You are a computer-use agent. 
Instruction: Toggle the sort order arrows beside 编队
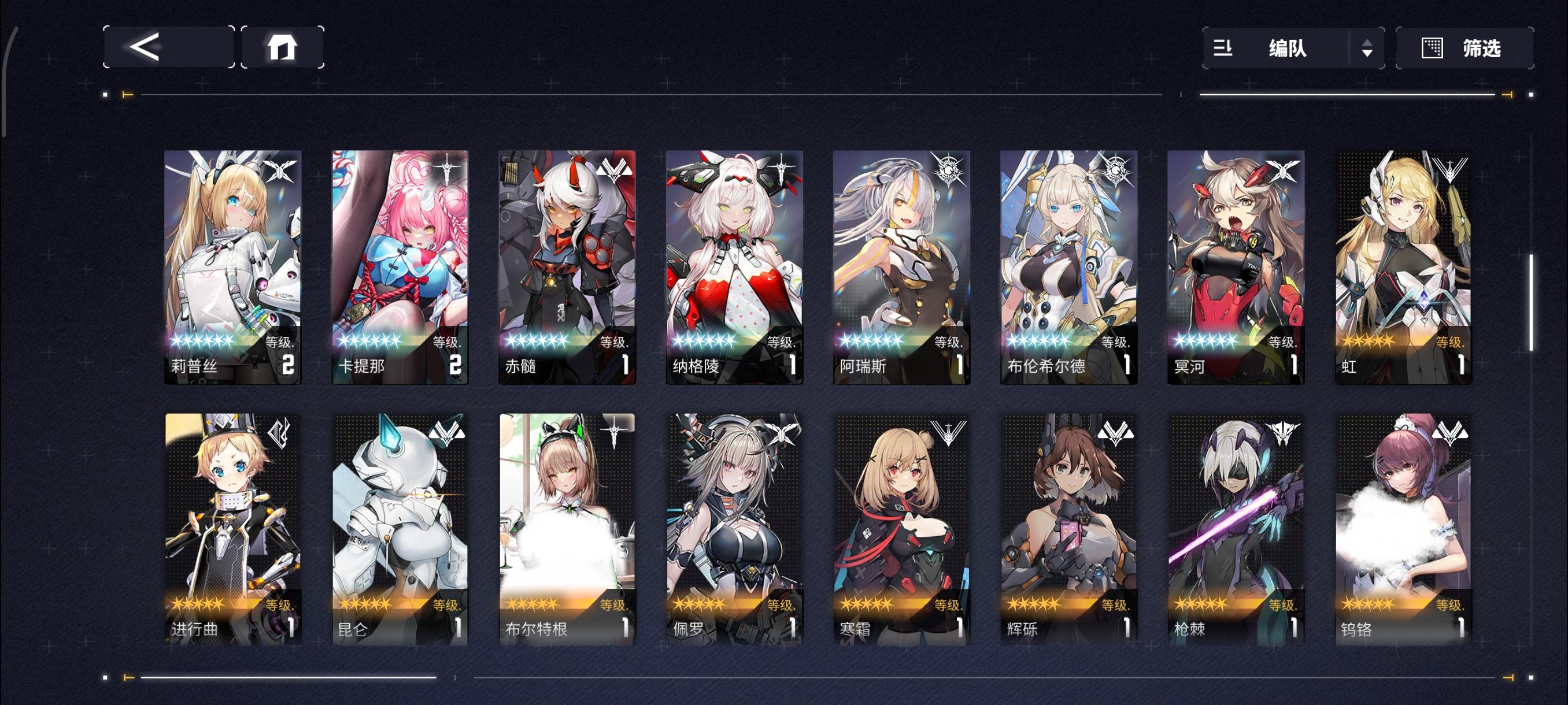tap(1369, 49)
